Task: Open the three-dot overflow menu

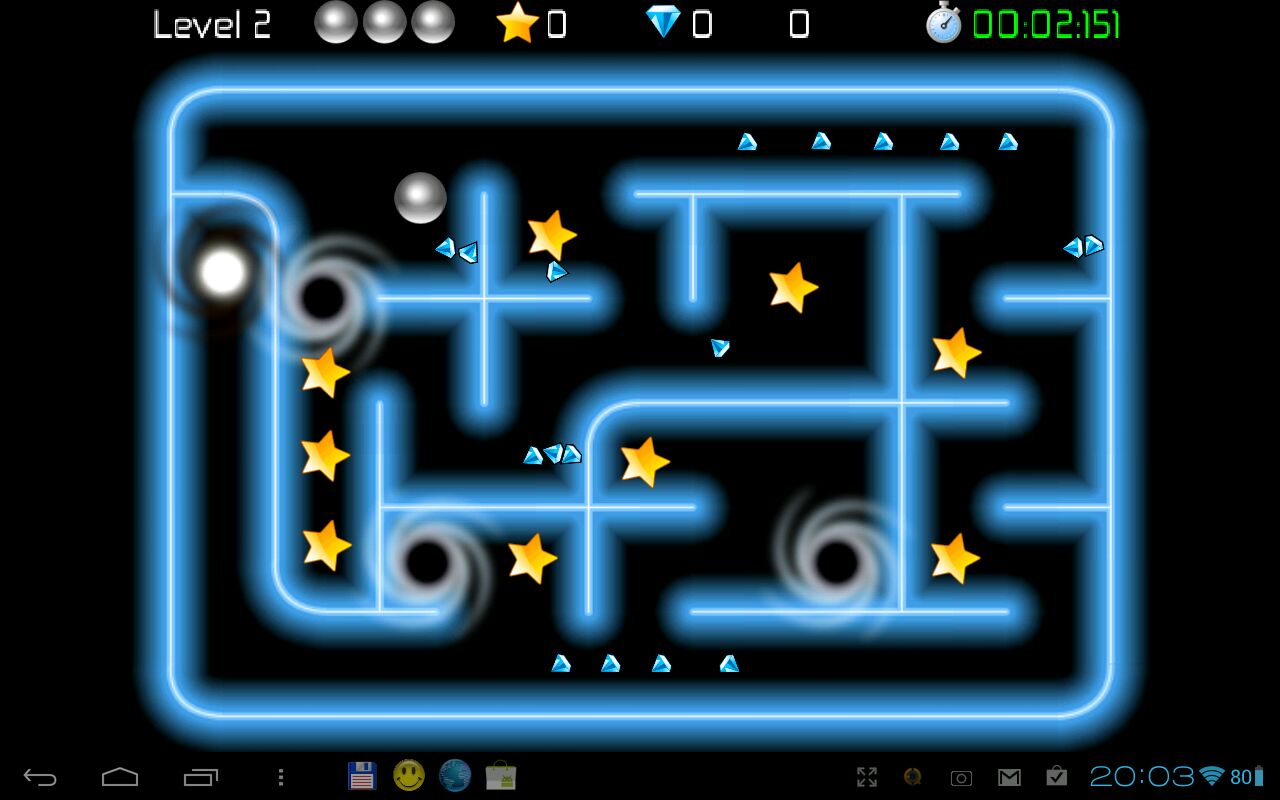Action: tap(281, 777)
